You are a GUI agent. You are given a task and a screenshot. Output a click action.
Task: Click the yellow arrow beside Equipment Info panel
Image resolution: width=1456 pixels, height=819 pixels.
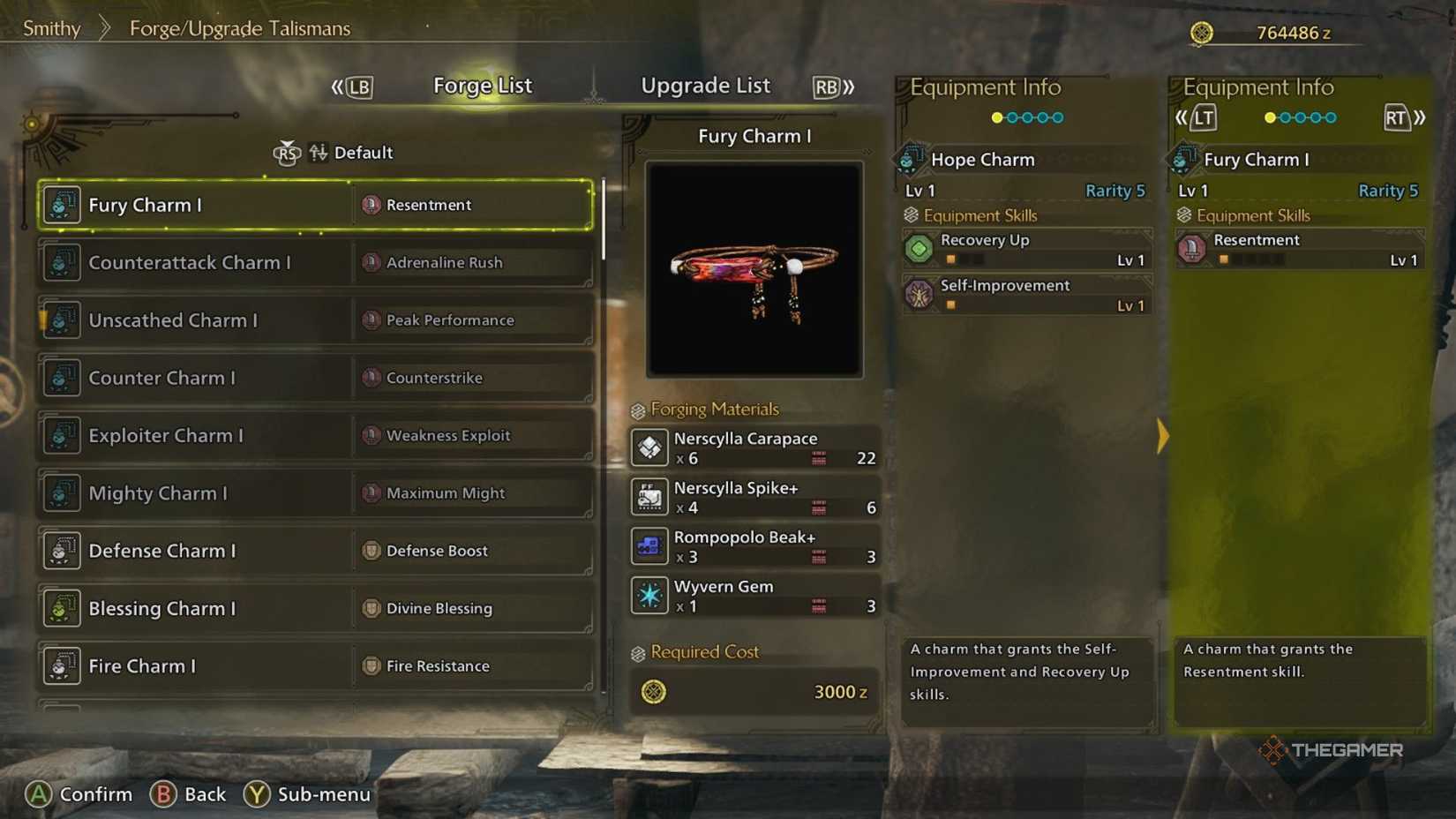pyautogui.click(x=1163, y=436)
